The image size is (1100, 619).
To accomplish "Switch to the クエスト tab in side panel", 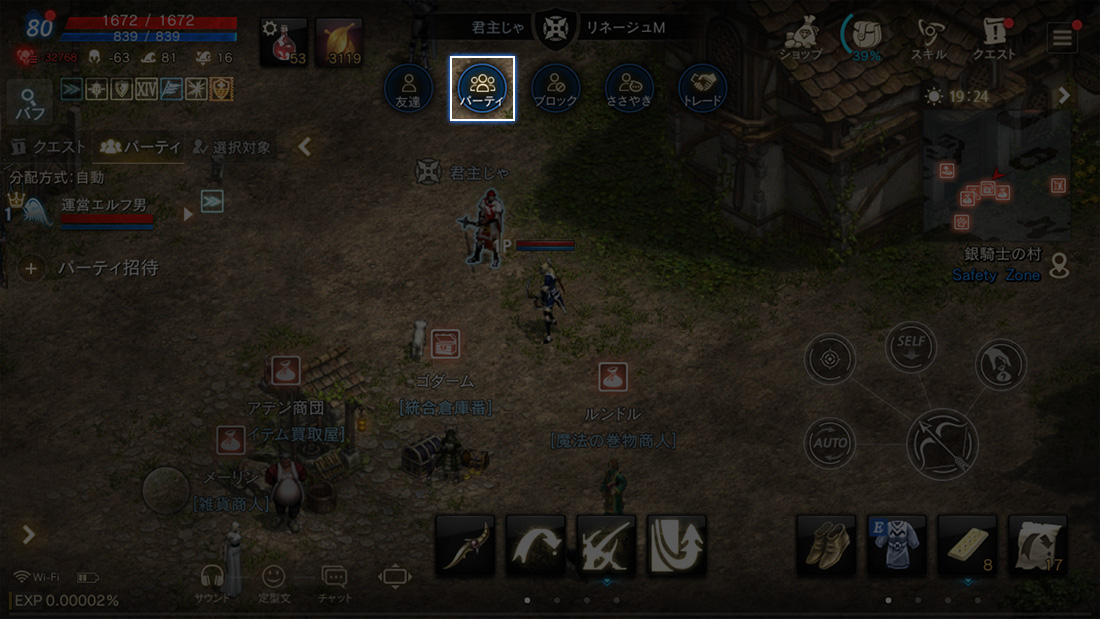I will [x=48, y=147].
